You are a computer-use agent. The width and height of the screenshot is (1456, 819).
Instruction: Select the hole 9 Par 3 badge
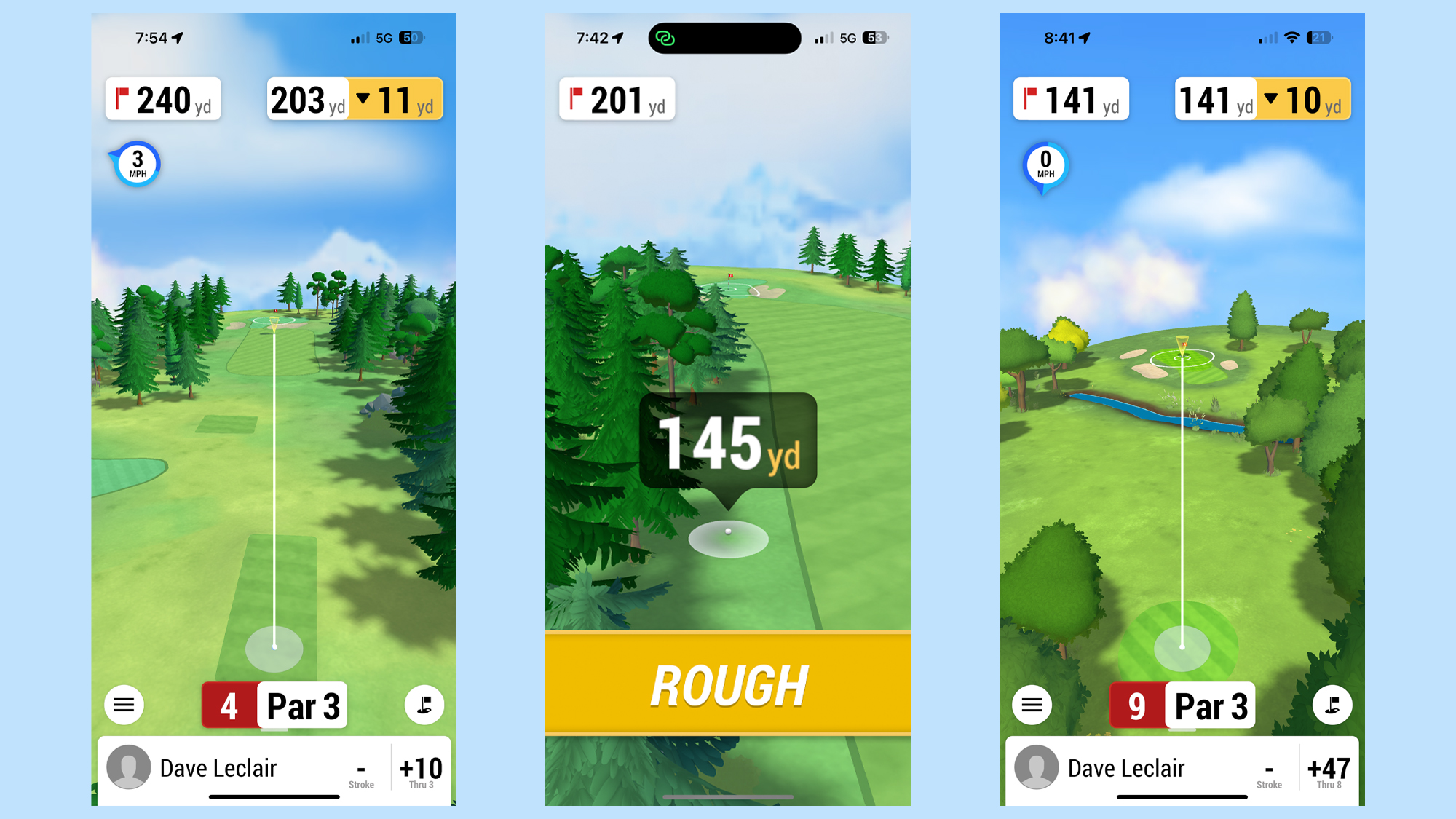1181,705
